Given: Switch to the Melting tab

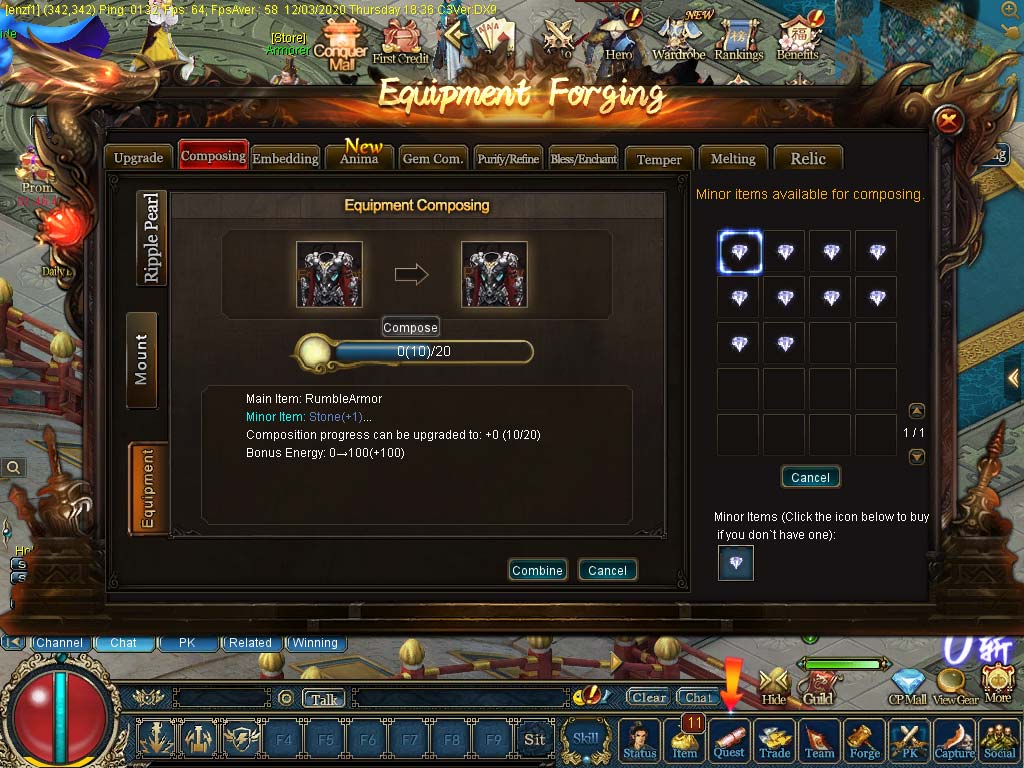Looking at the screenshot, I should [733, 158].
